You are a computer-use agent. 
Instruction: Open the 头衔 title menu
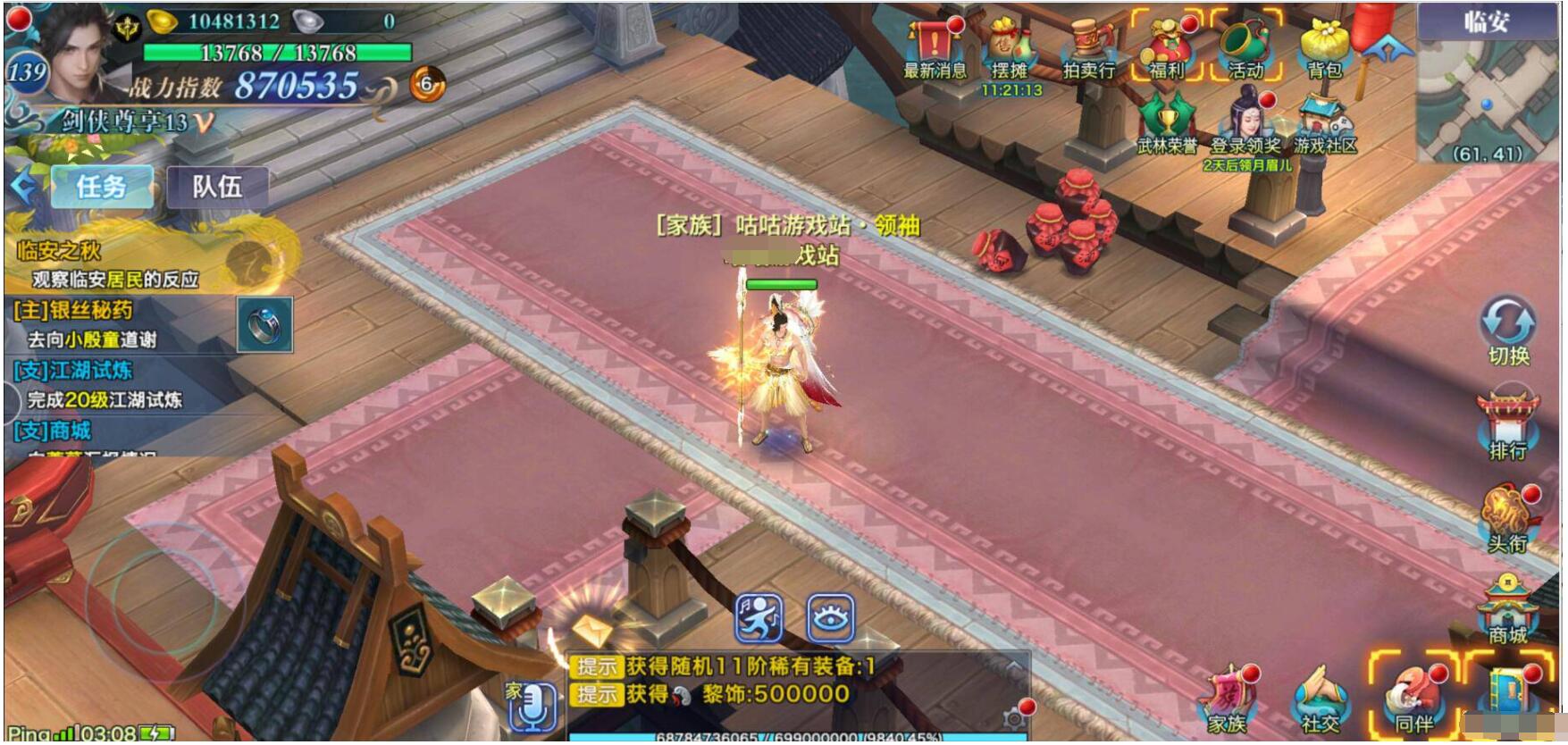tap(1508, 516)
